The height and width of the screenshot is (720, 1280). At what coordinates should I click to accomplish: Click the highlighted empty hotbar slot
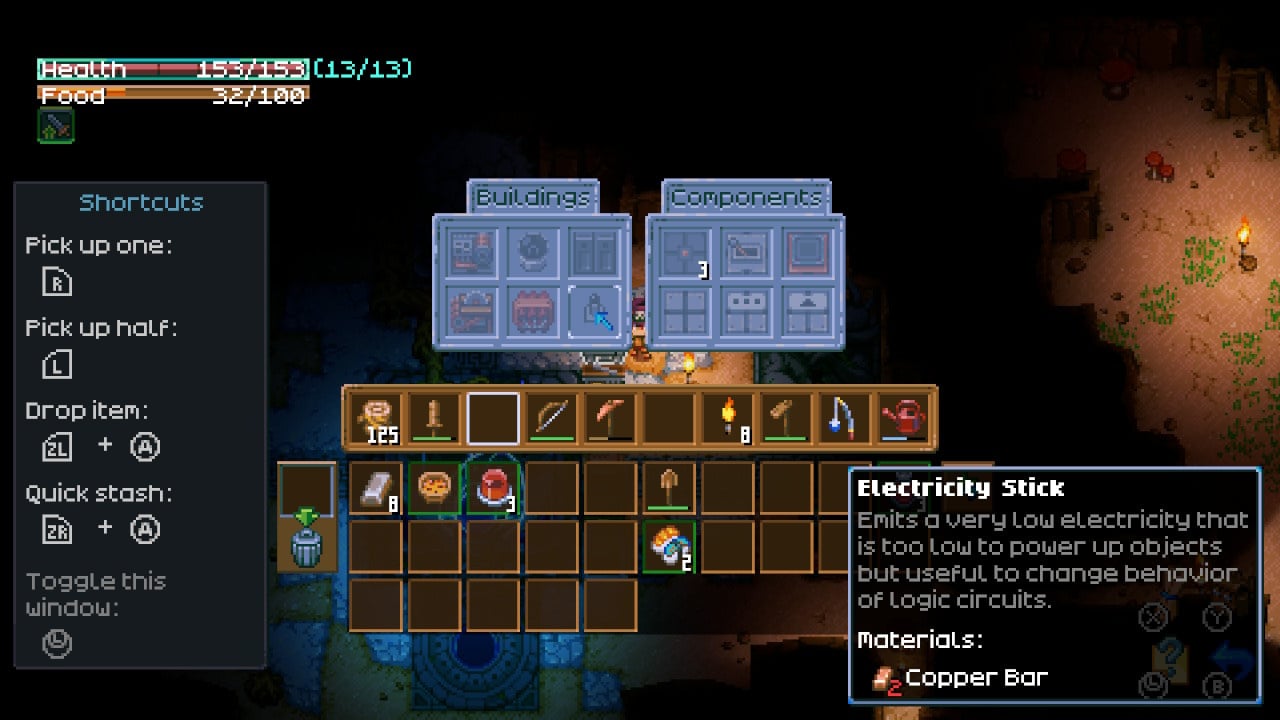click(x=494, y=419)
